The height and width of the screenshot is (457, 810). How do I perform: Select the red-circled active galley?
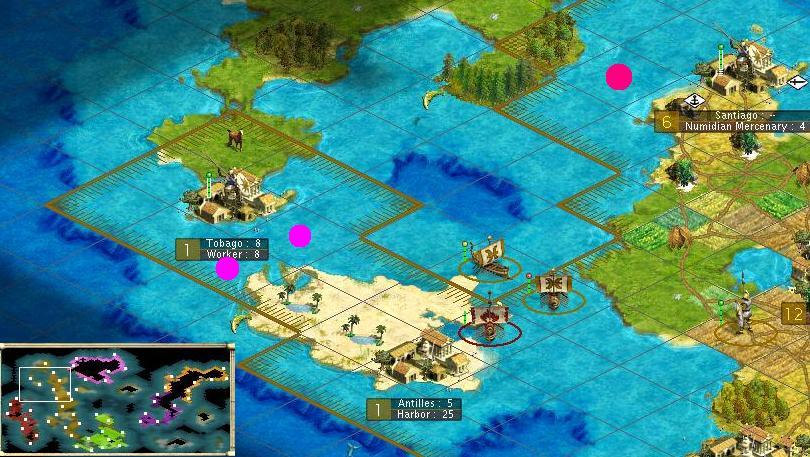pos(491,321)
